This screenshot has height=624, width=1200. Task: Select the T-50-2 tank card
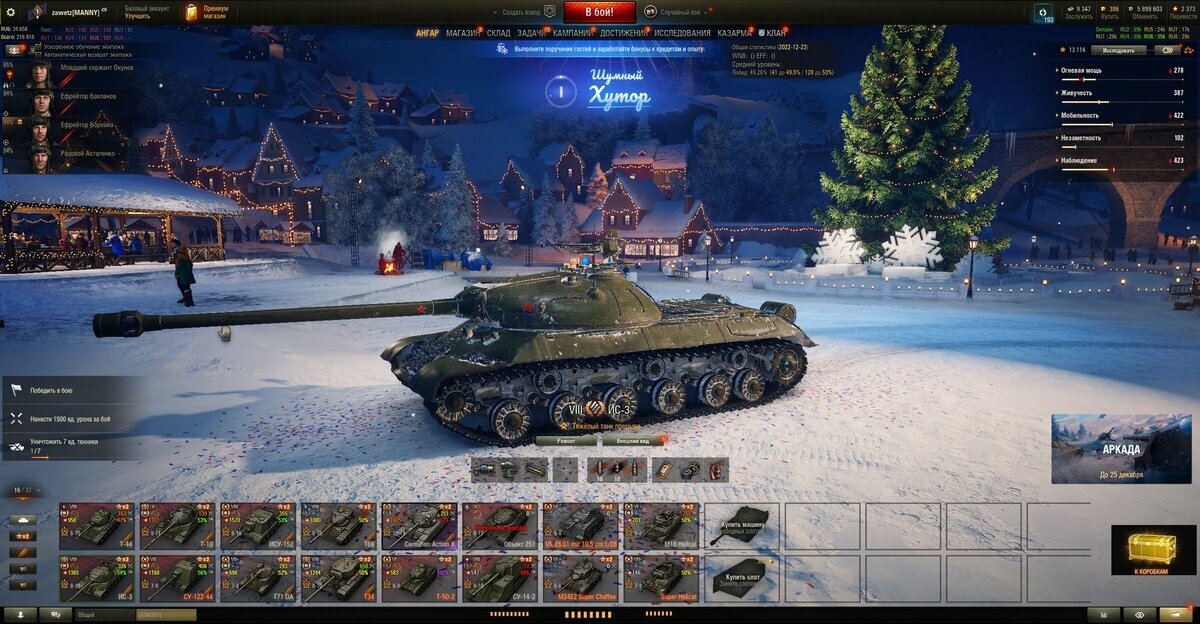click(x=419, y=579)
